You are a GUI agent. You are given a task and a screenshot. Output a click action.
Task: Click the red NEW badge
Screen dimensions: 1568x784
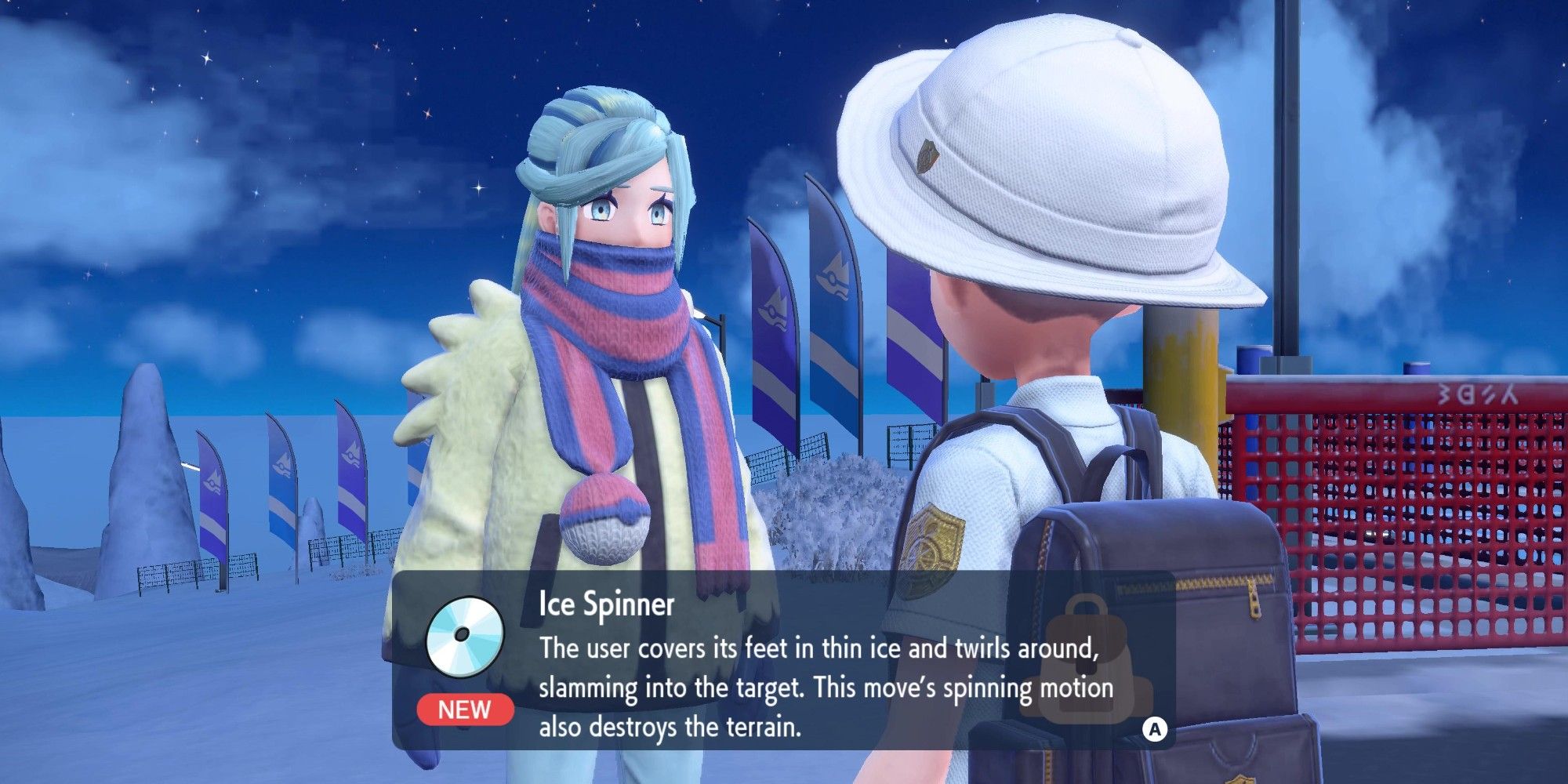click(x=465, y=710)
